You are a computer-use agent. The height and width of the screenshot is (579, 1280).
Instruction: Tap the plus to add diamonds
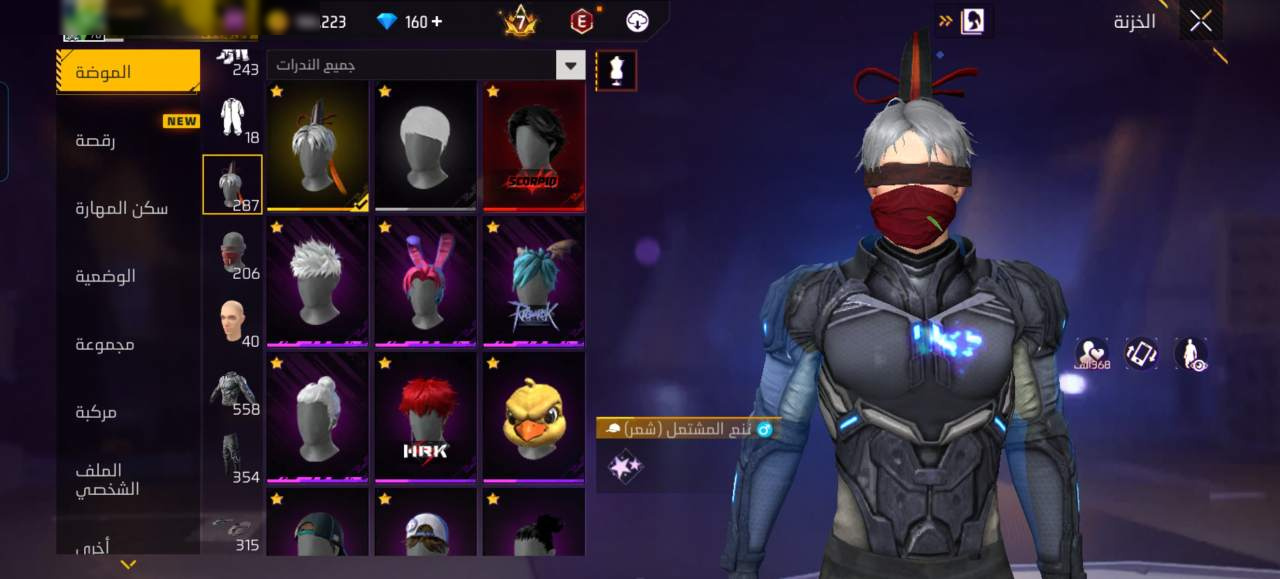pos(436,22)
